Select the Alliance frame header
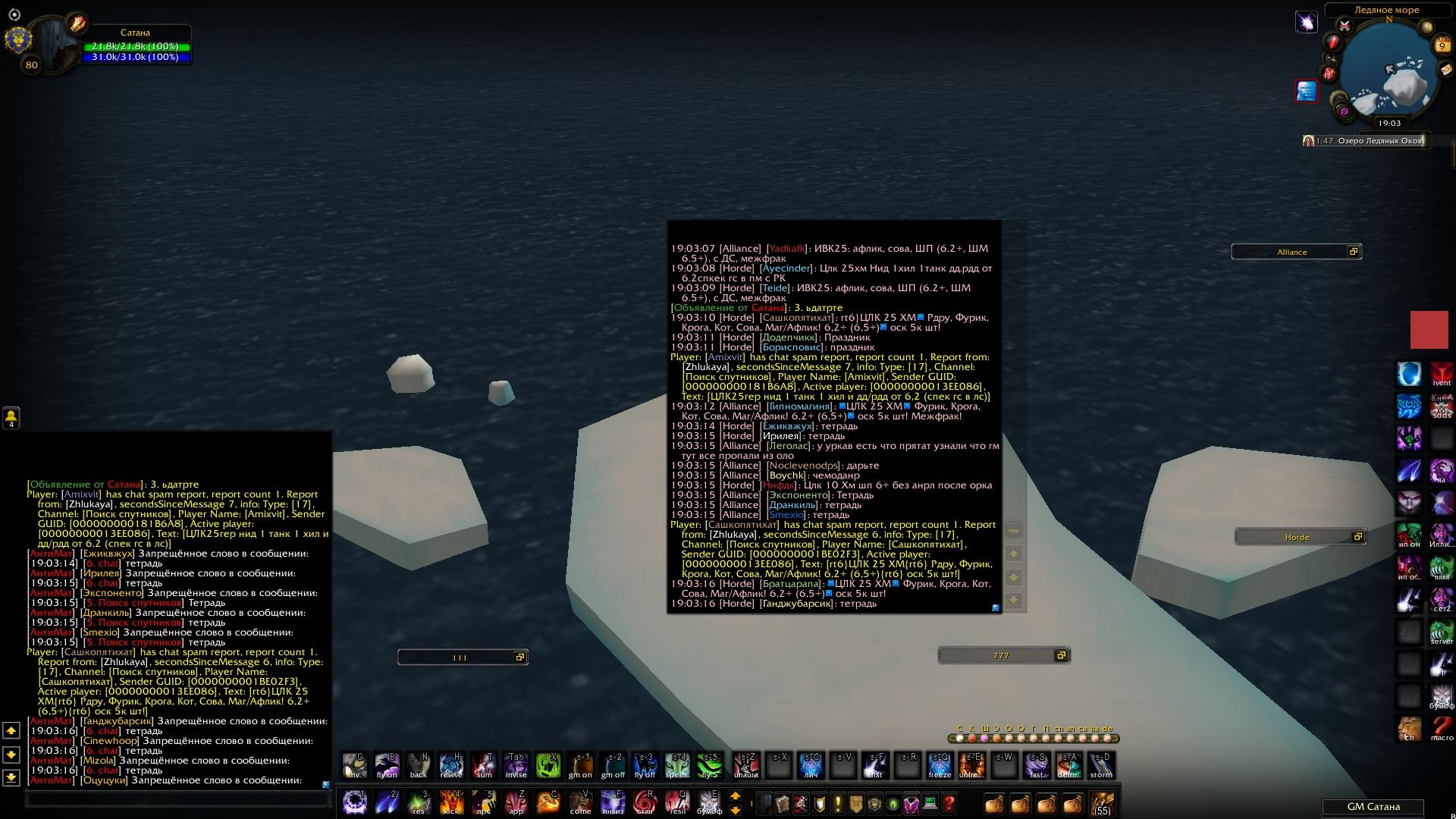The width and height of the screenshot is (1456, 819). pyautogui.click(x=1292, y=252)
